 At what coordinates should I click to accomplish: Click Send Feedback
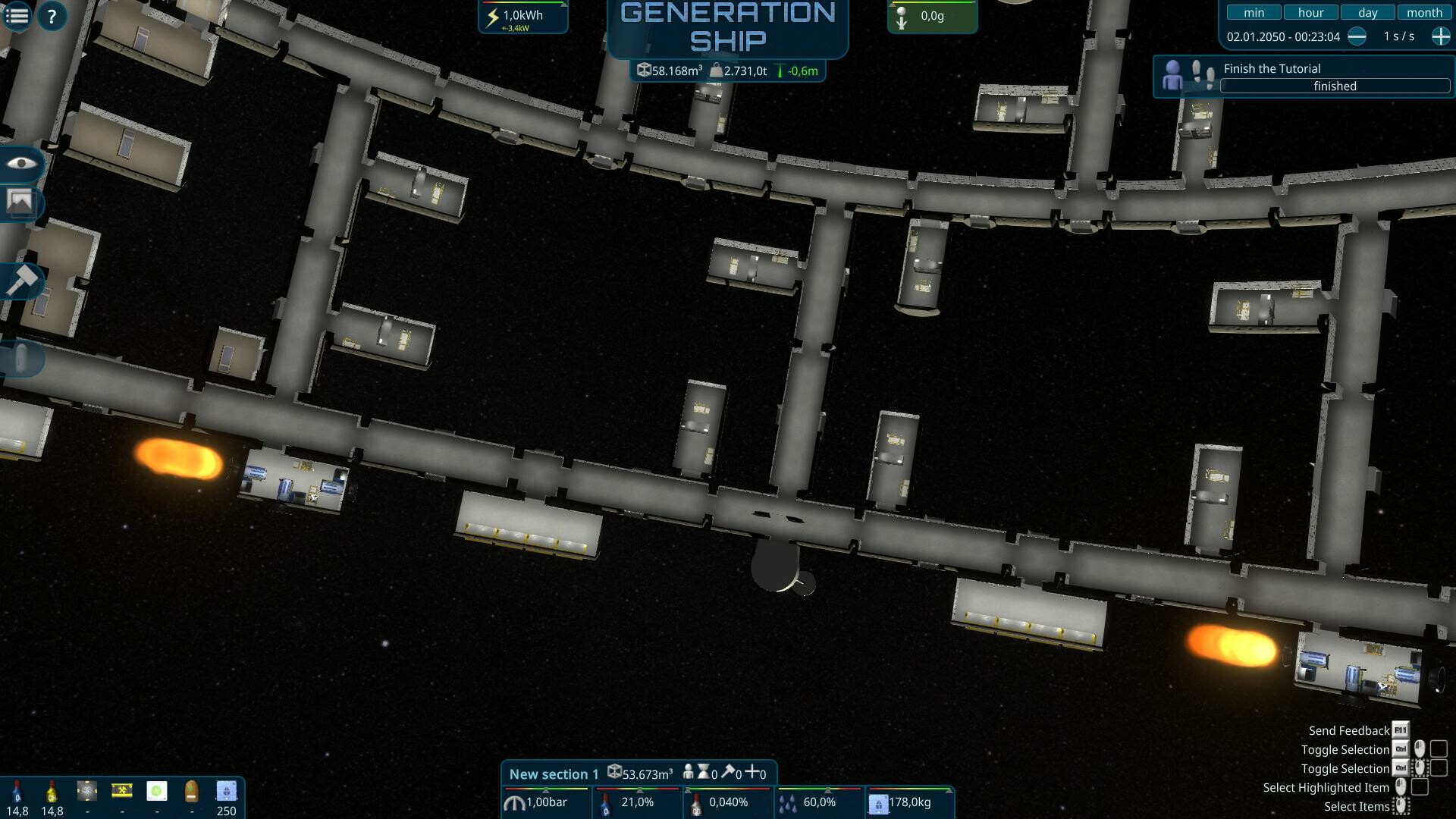tap(1348, 730)
